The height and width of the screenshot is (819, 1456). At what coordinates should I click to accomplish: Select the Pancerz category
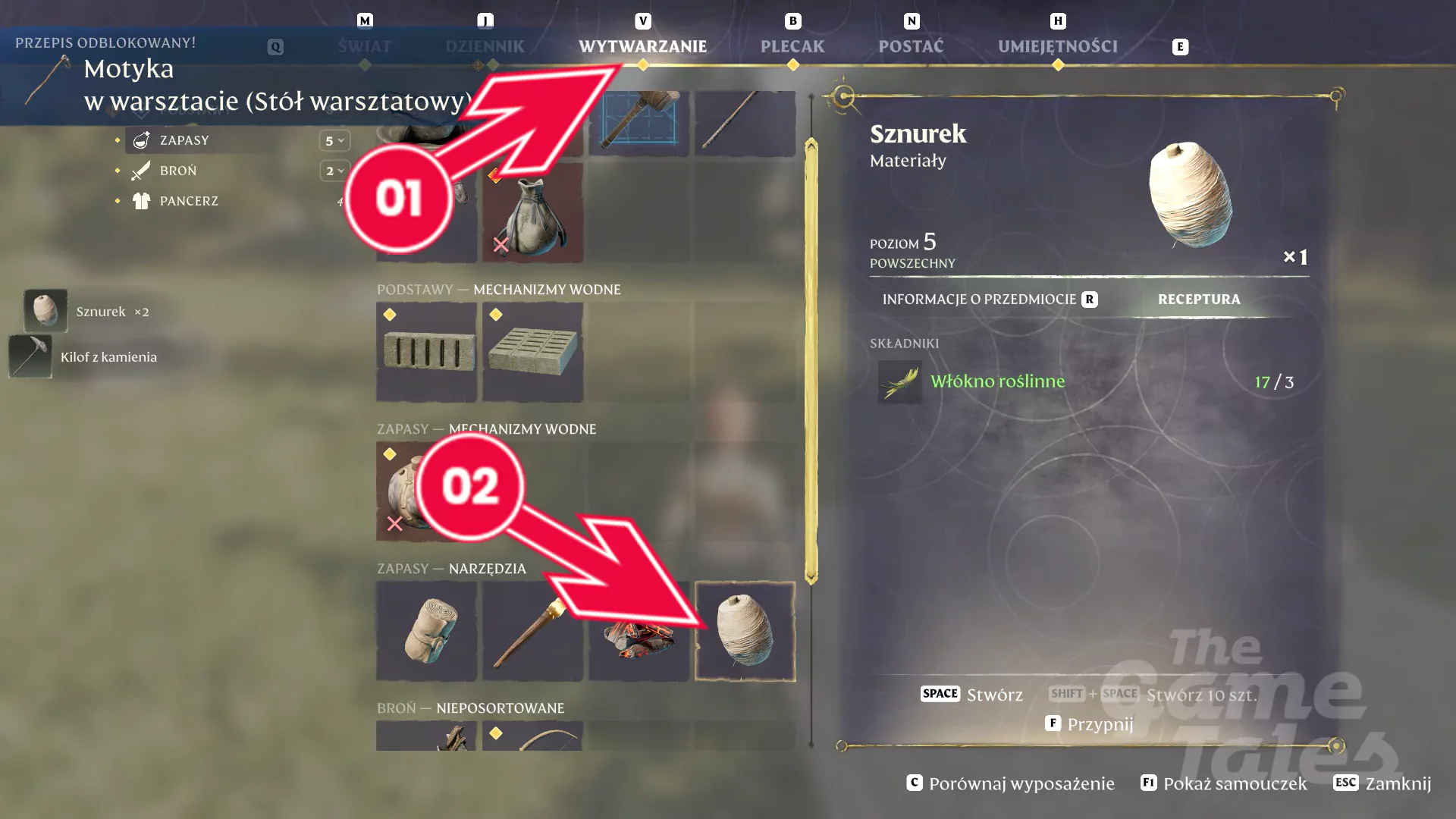[189, 201]
